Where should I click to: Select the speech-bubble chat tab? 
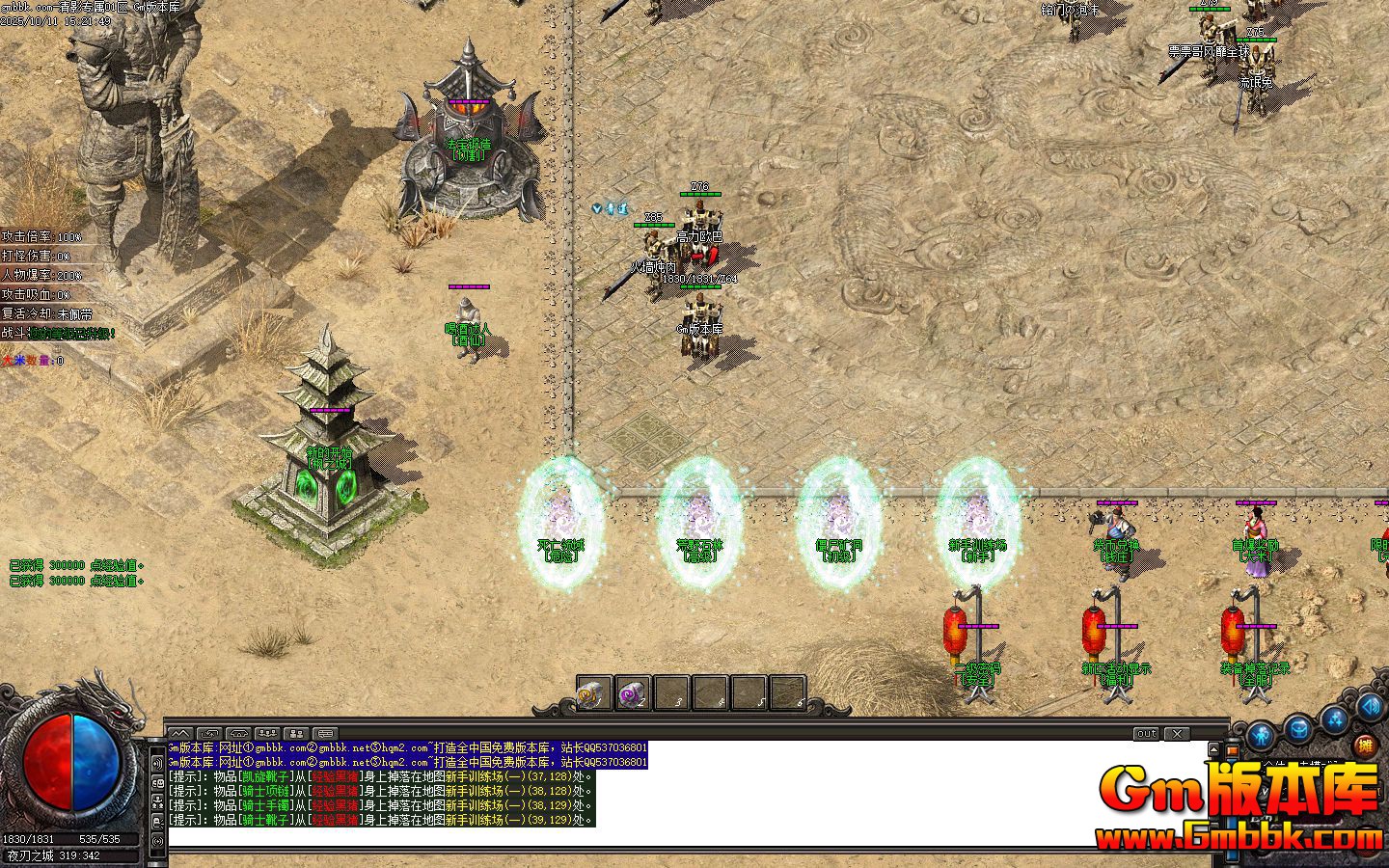pos(325,734)
